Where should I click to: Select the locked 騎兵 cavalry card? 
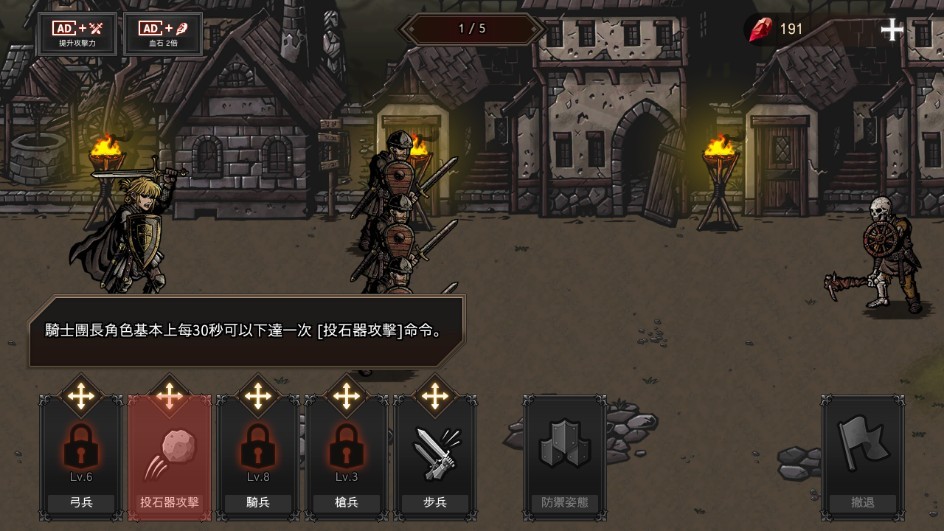[x=258, y=456]
